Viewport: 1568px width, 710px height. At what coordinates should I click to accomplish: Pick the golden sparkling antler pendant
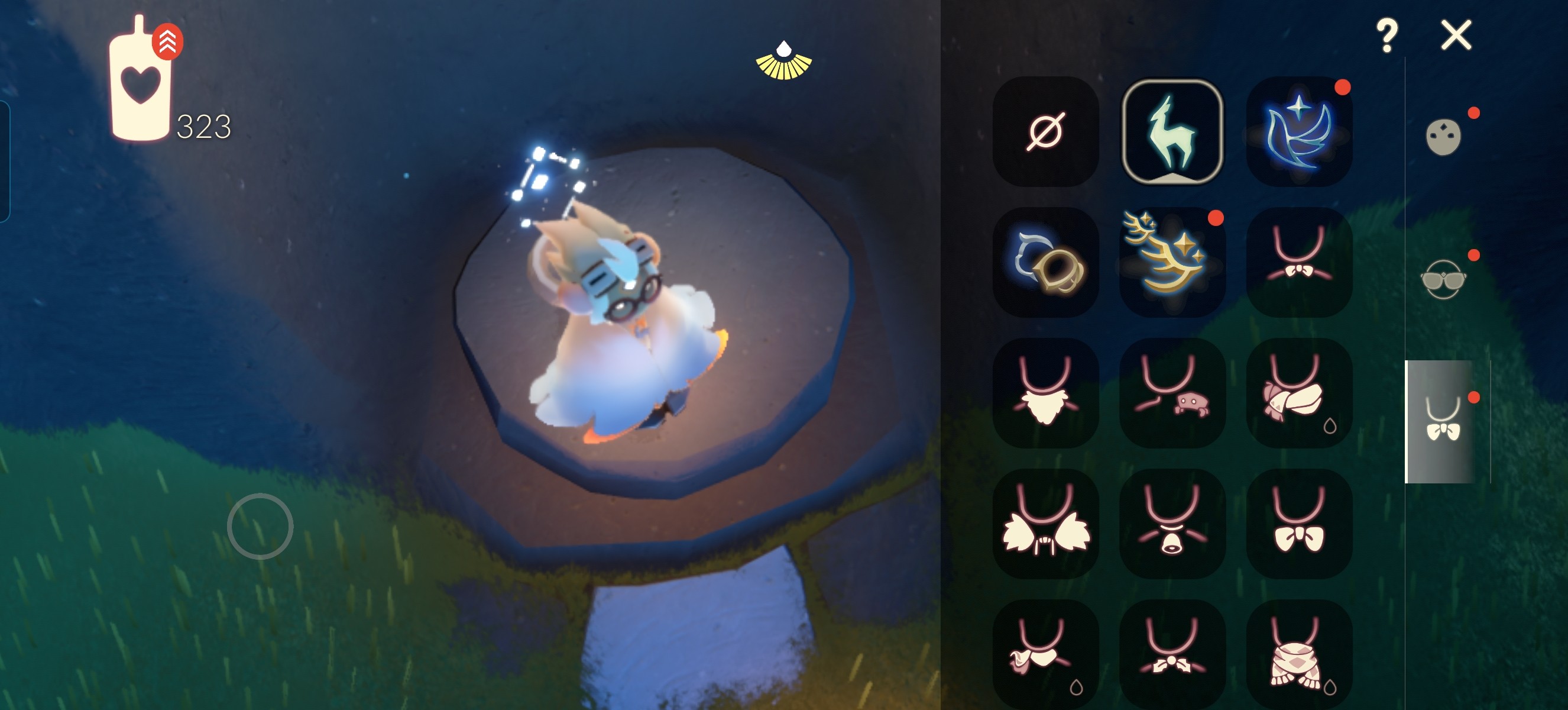coord(1172,263)
